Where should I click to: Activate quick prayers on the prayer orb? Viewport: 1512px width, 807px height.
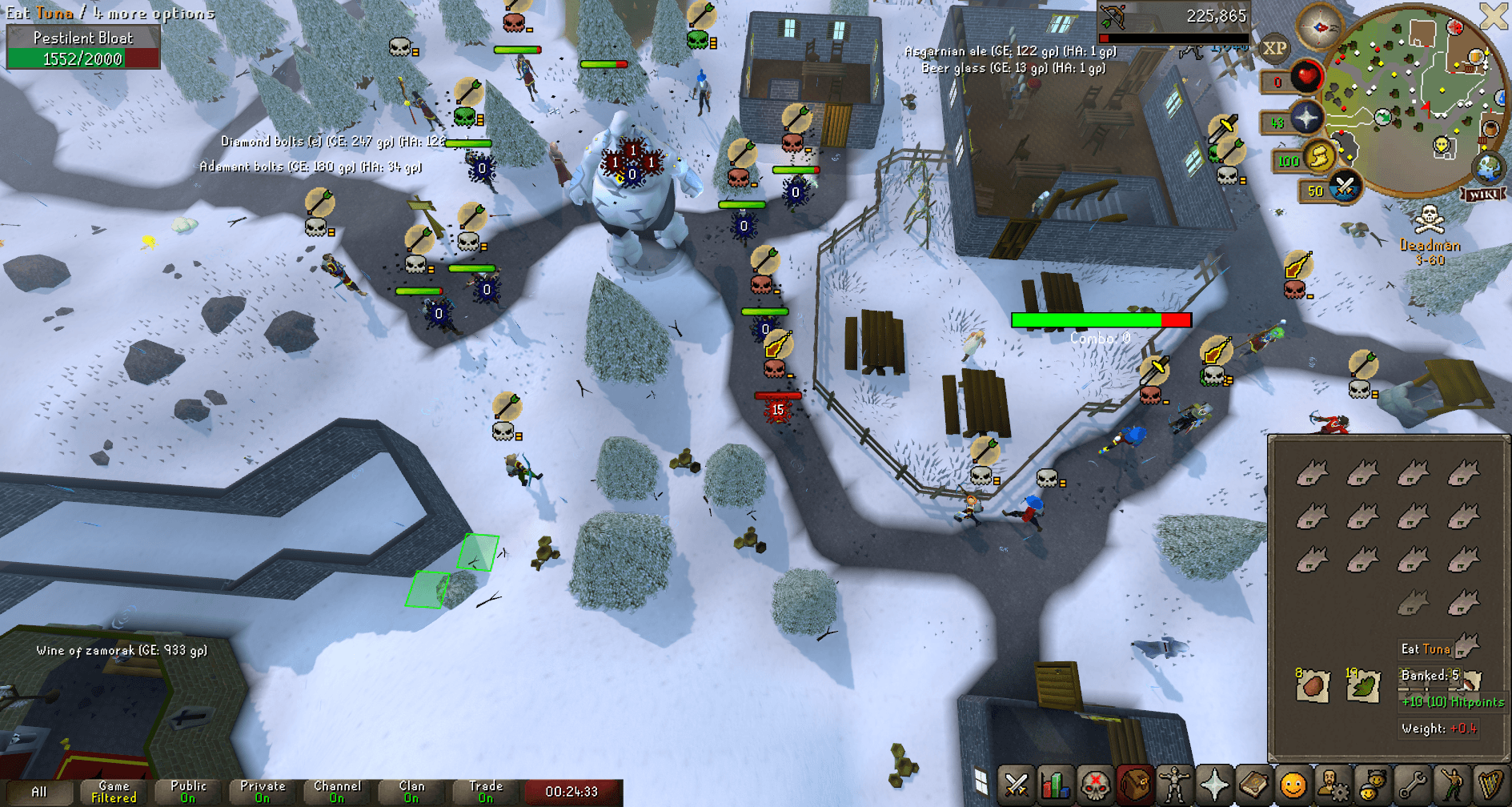[1306, 117]
